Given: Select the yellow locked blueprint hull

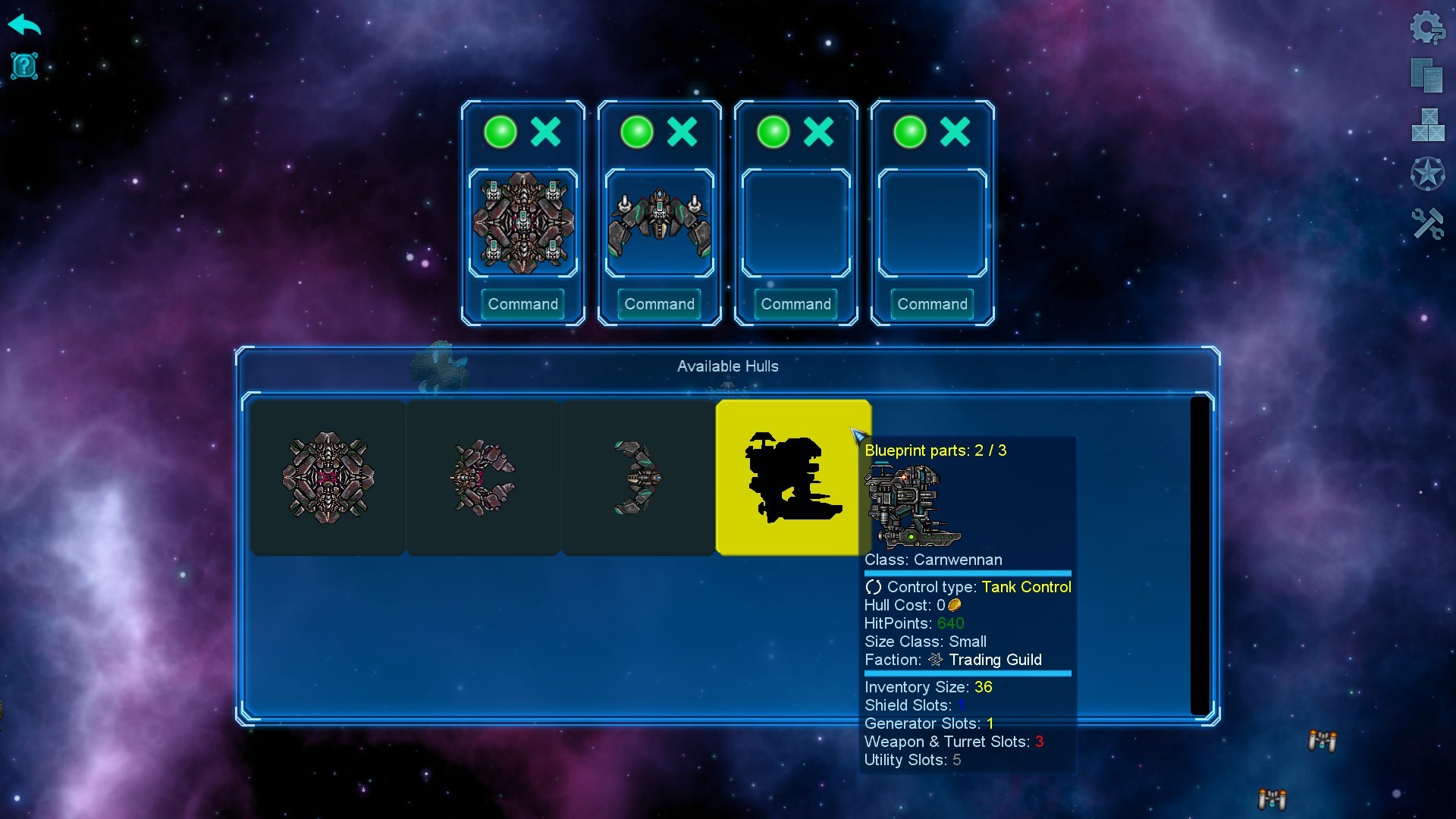Looking at the screenshot, I should 792,478.
